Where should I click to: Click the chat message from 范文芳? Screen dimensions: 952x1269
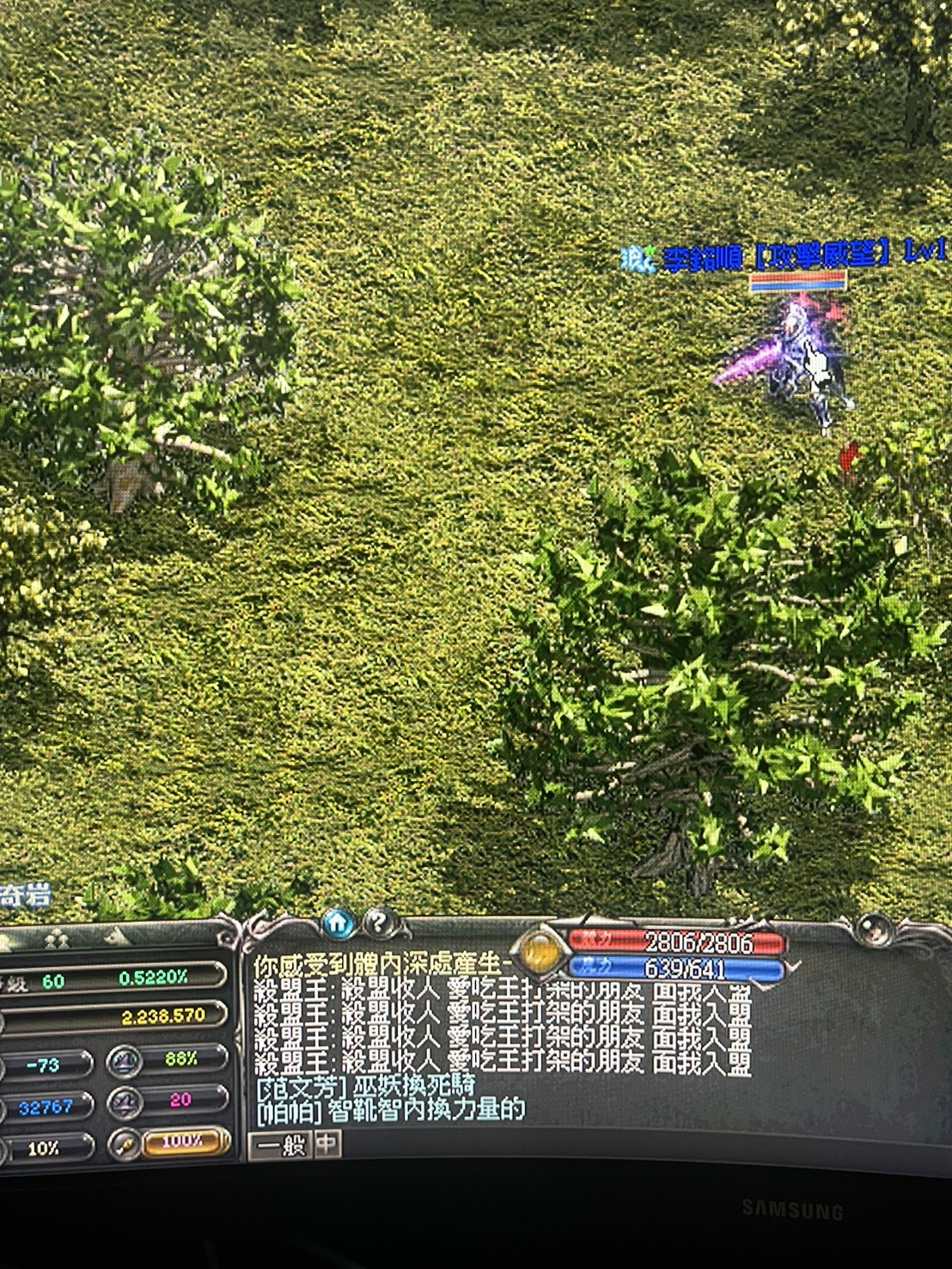pos(366,1088)
